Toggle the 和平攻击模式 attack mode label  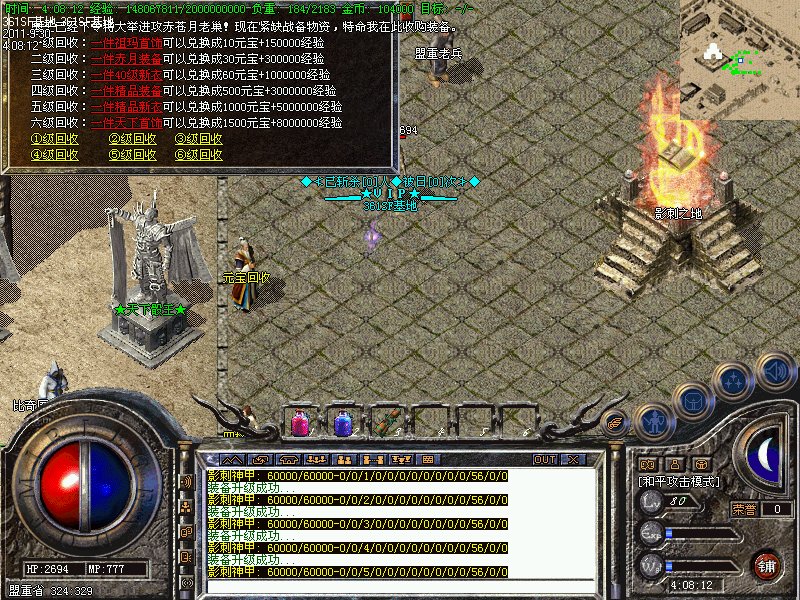click(x=680, y=481)
